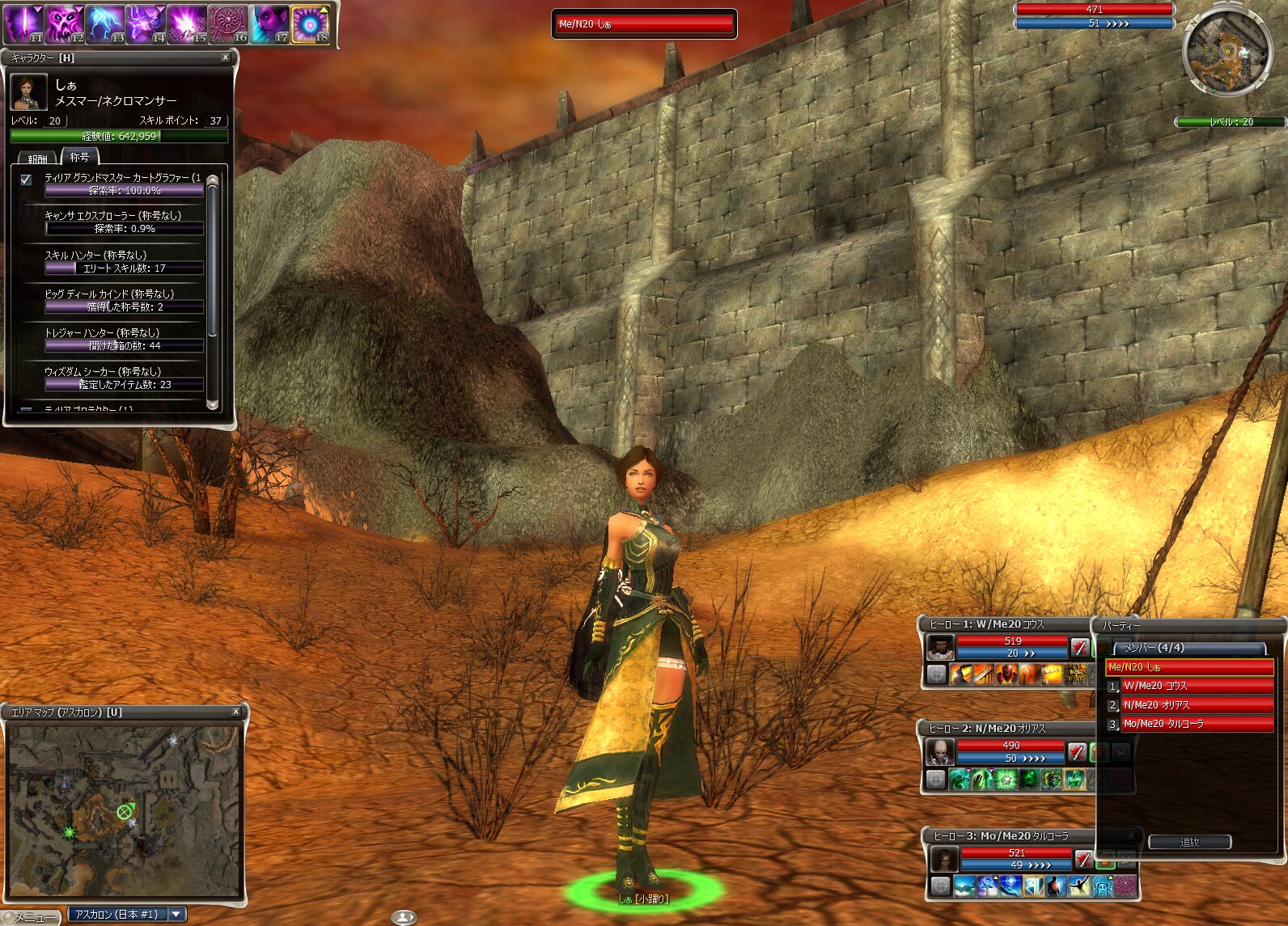This screenshot has width=1288, height=926.
Task: Click the 追放 kick button
Action: [x=1189, y=842]
